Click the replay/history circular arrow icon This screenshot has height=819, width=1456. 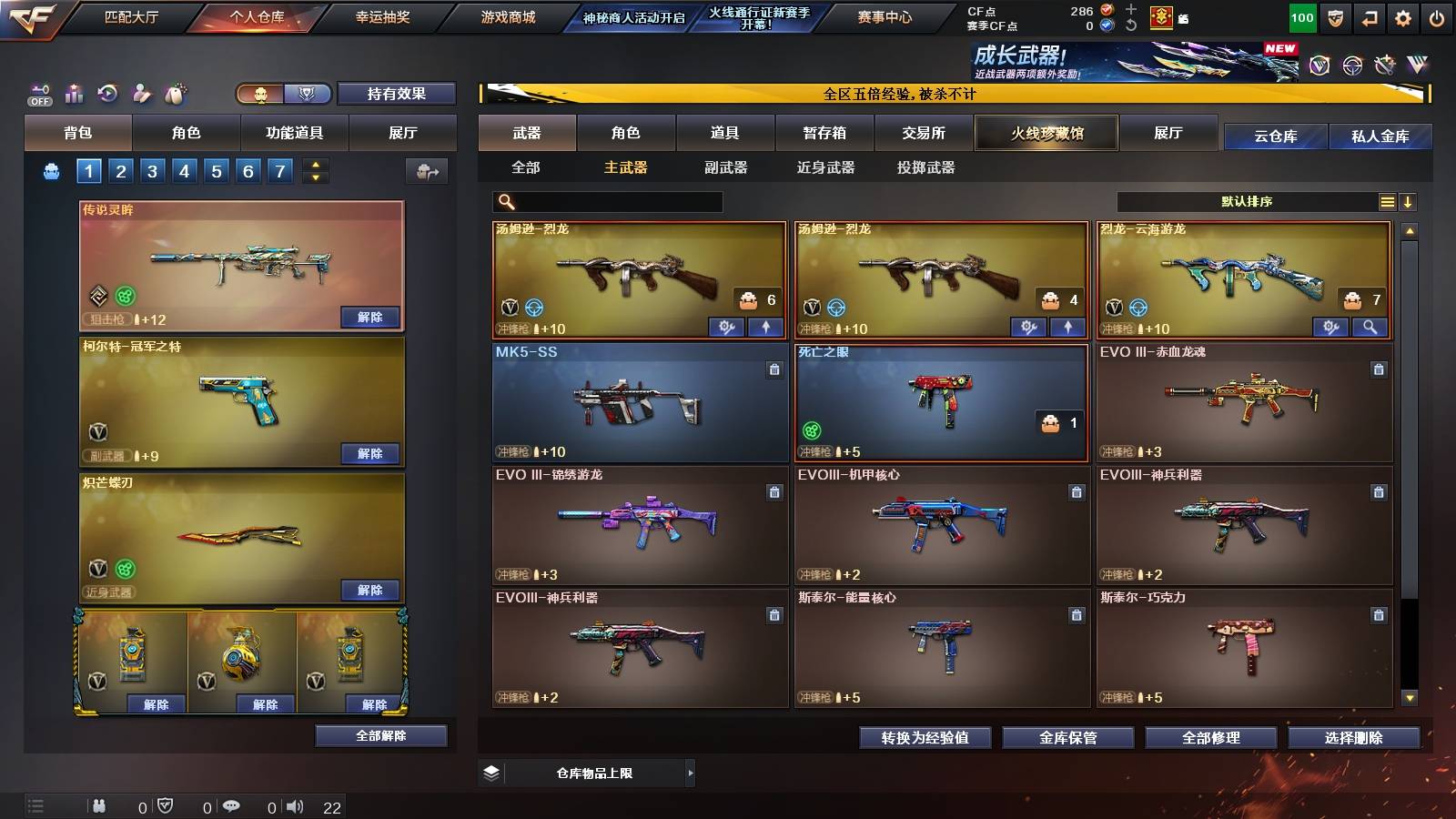pos(107,94)
